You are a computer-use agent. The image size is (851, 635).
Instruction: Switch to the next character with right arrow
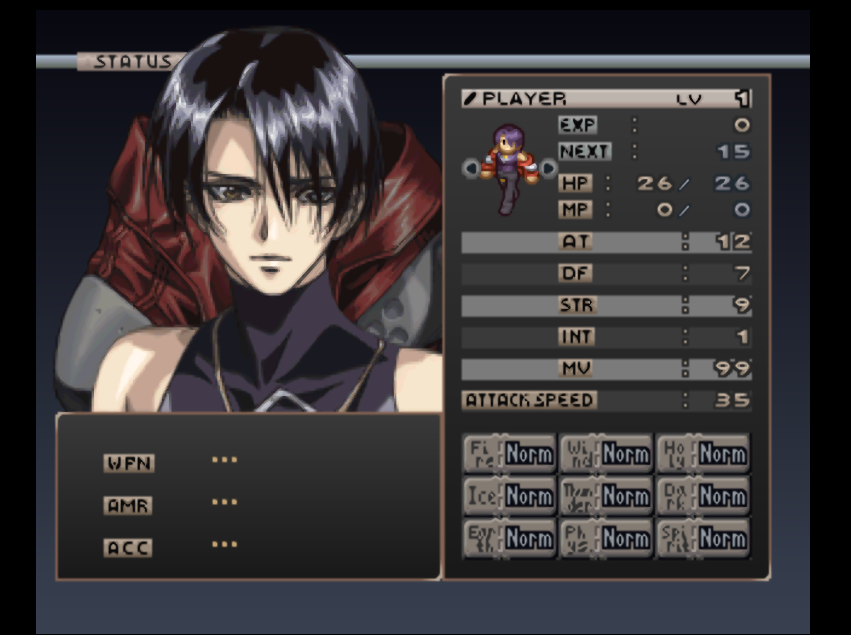(x=548, y=169)
